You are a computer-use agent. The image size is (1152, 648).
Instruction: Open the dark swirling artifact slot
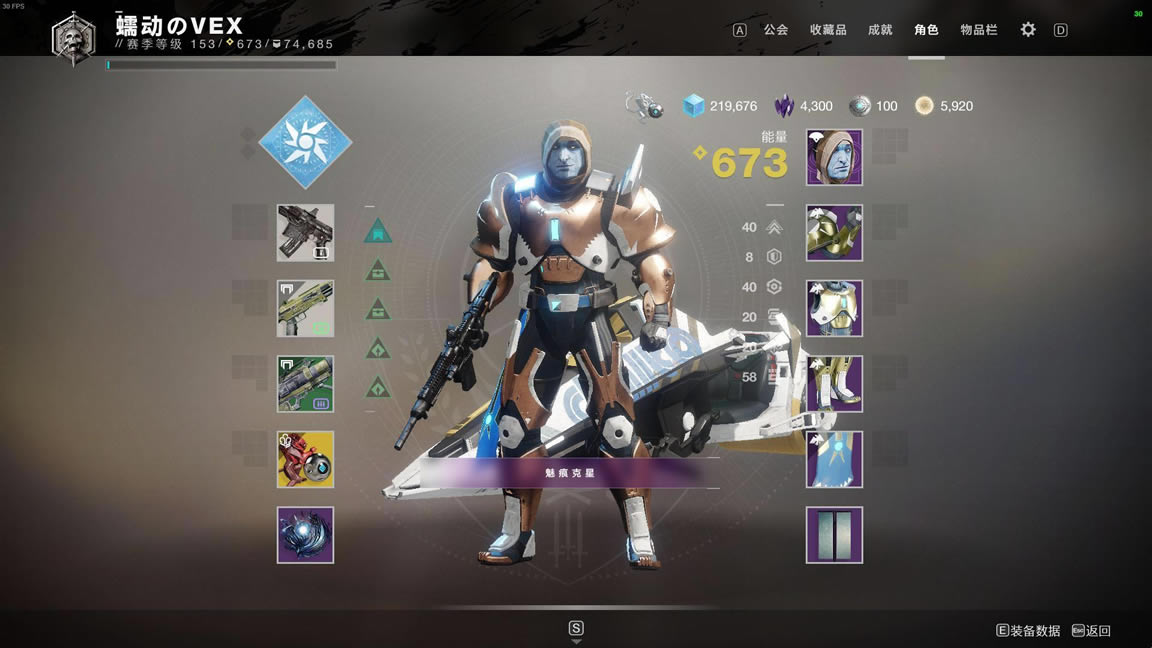305,535
